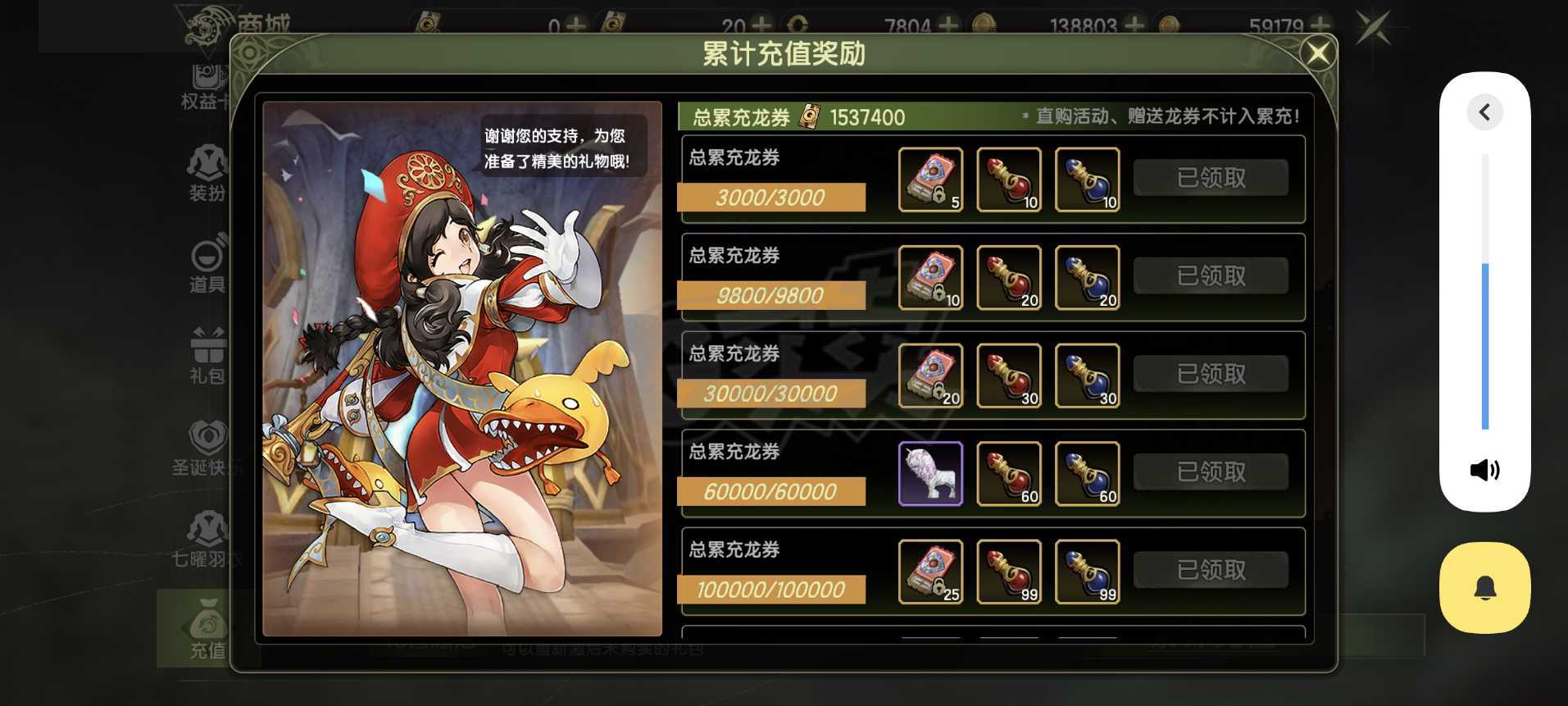Click the 已领取 button for 3000 tier
The image size is (1568, 706).
click(1211, 178)
